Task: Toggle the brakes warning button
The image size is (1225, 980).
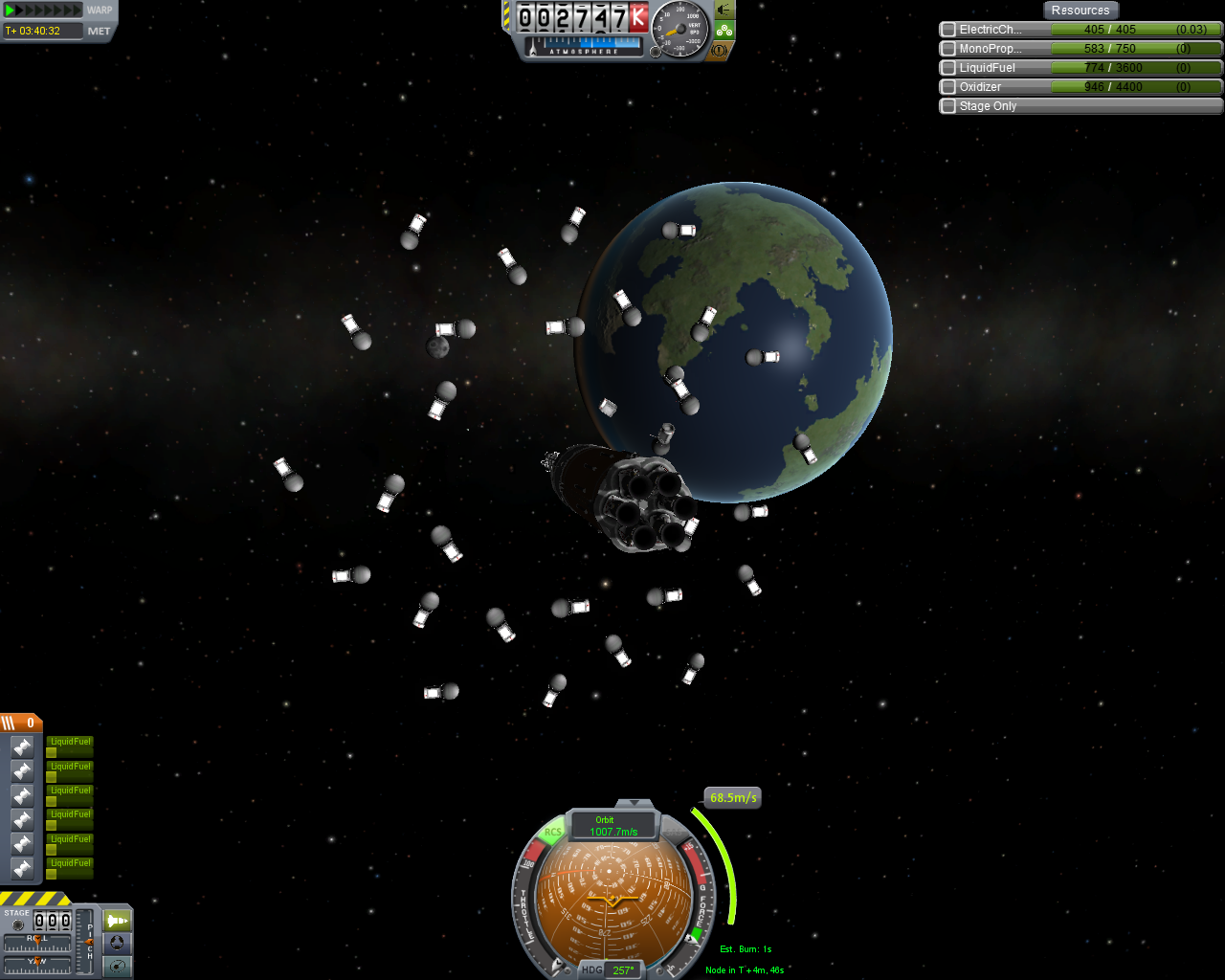Action: (x=721, y=50)
